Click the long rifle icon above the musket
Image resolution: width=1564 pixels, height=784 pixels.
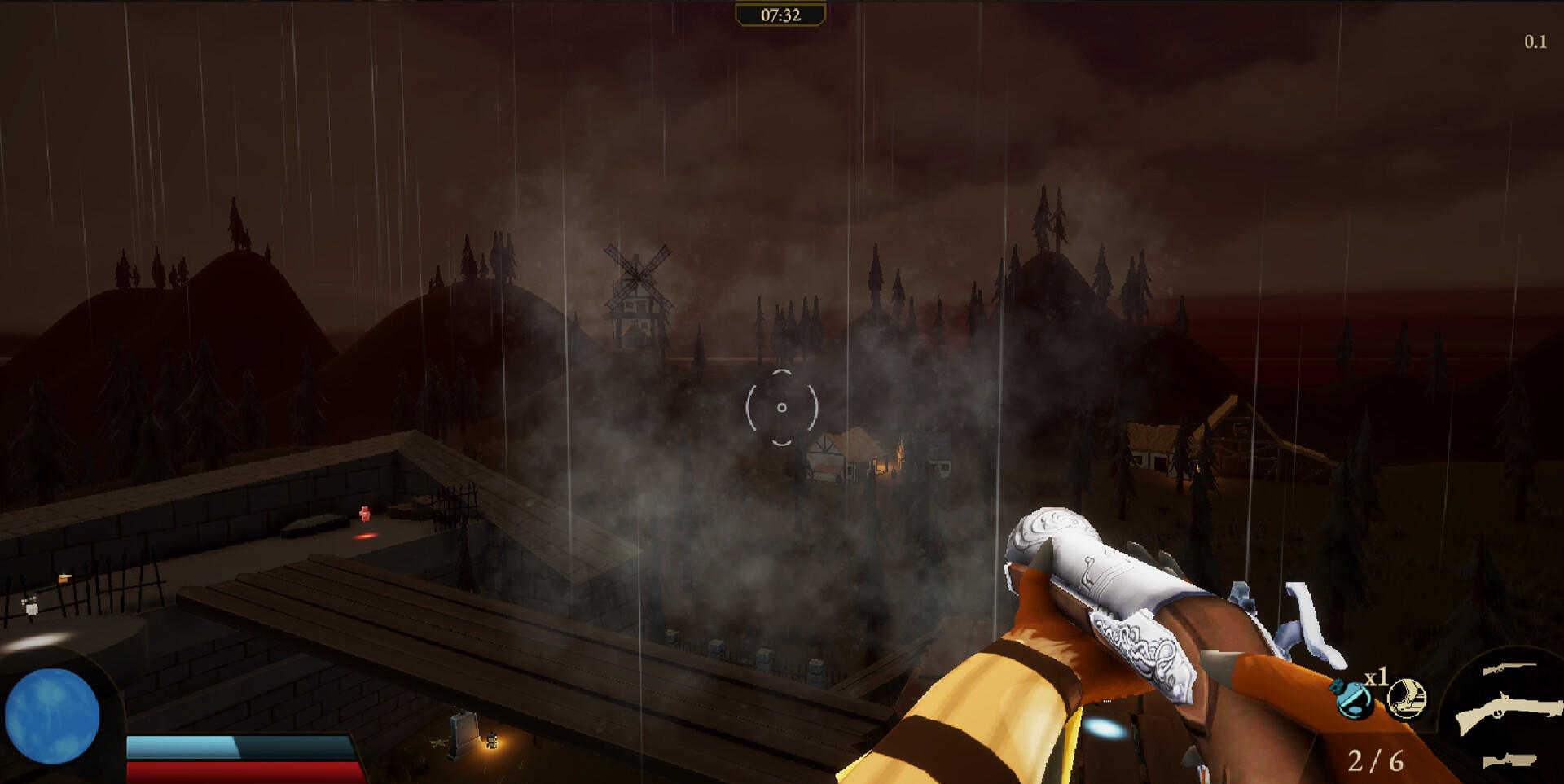pyautogui.click(x=1511, y=669)
